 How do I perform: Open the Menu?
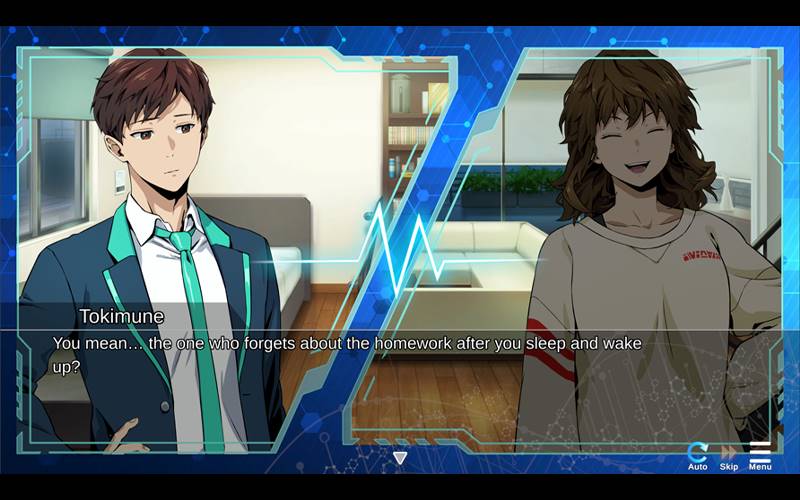(x=760, y=455)
